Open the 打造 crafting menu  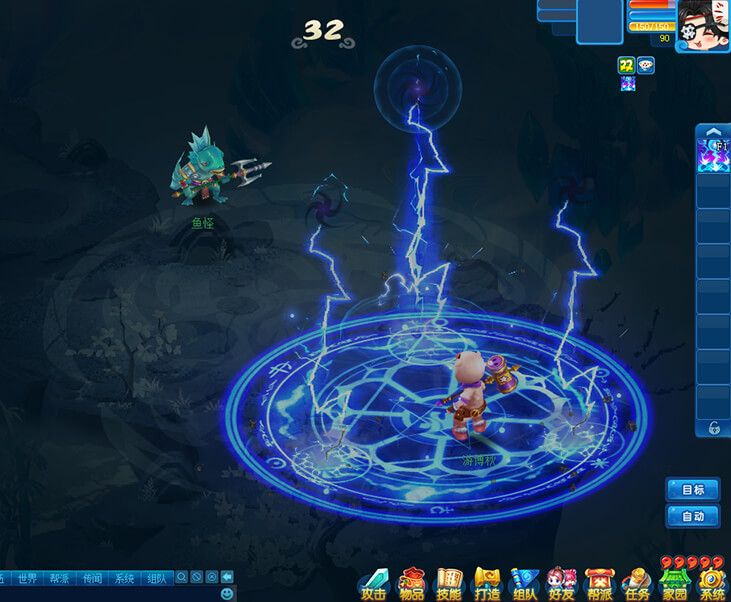pos(487,584)
